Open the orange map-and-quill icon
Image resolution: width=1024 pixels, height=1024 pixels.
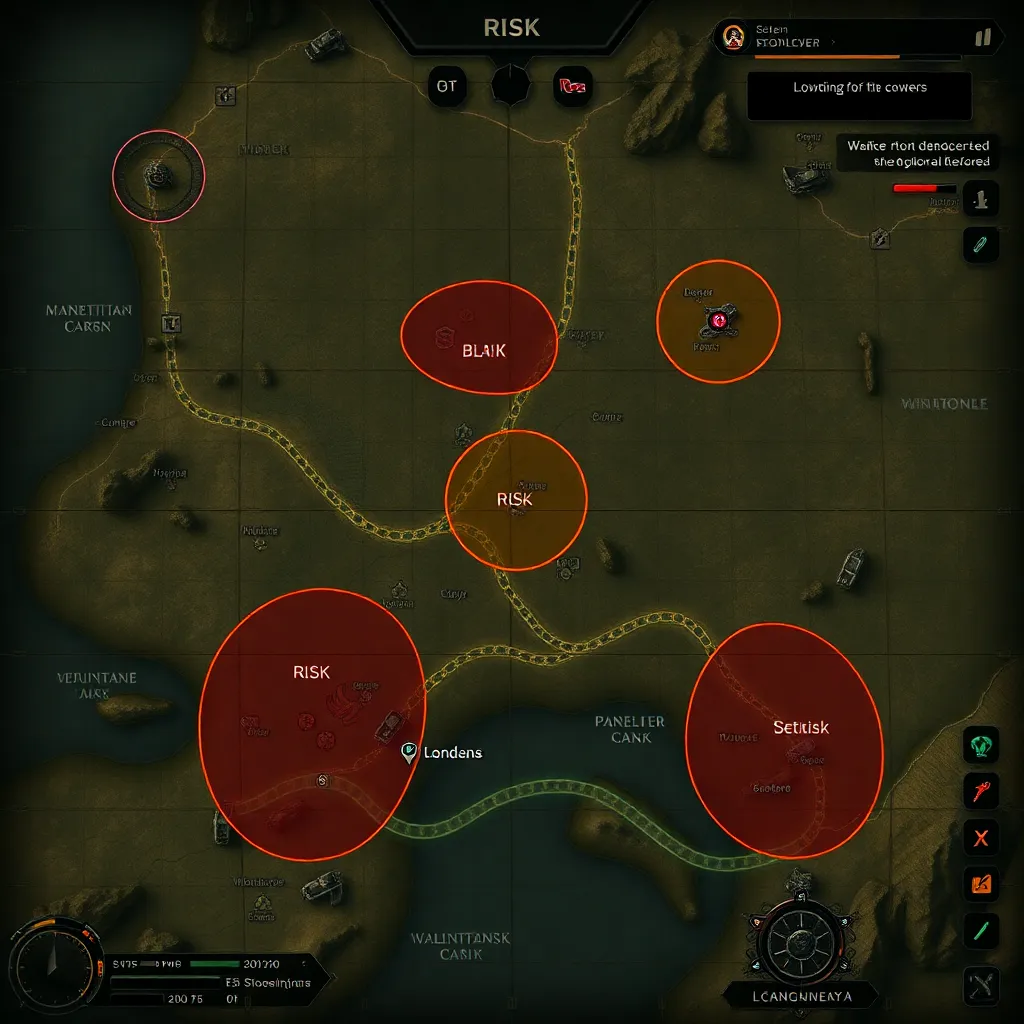(x=981, y=883)
